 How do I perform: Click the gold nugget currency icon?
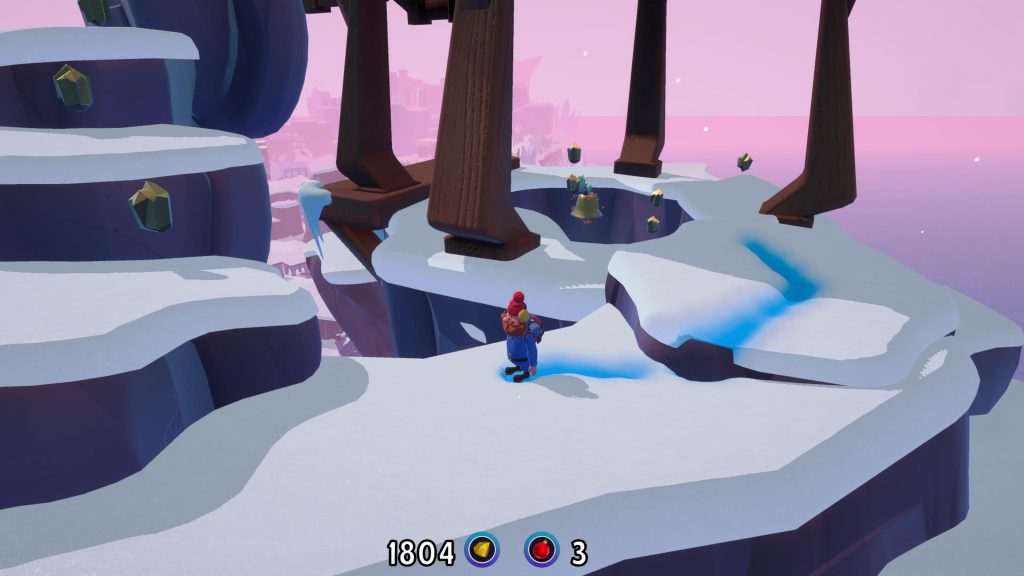[482, 549]
